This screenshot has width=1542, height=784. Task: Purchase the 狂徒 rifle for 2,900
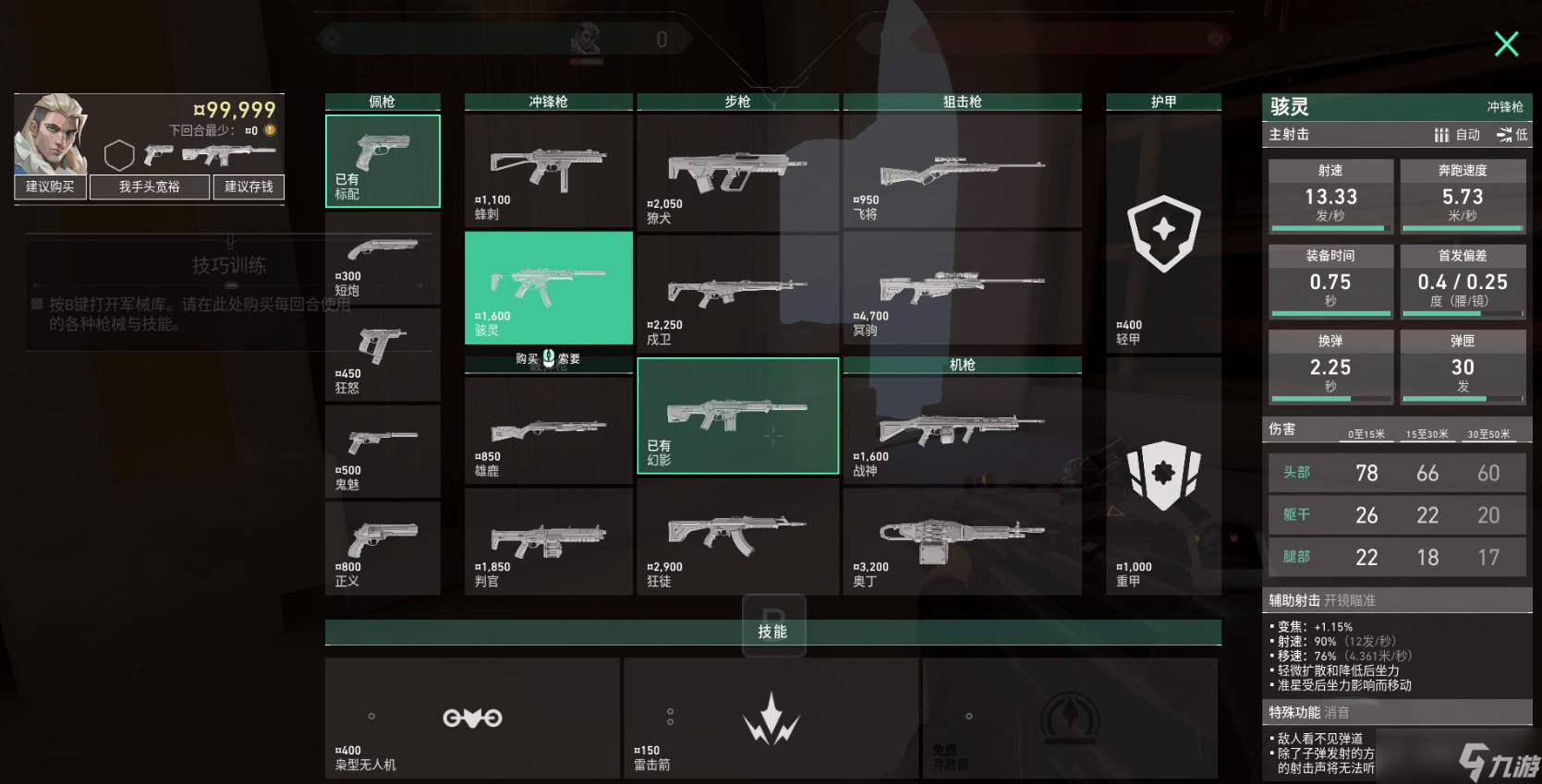(737, 542)
